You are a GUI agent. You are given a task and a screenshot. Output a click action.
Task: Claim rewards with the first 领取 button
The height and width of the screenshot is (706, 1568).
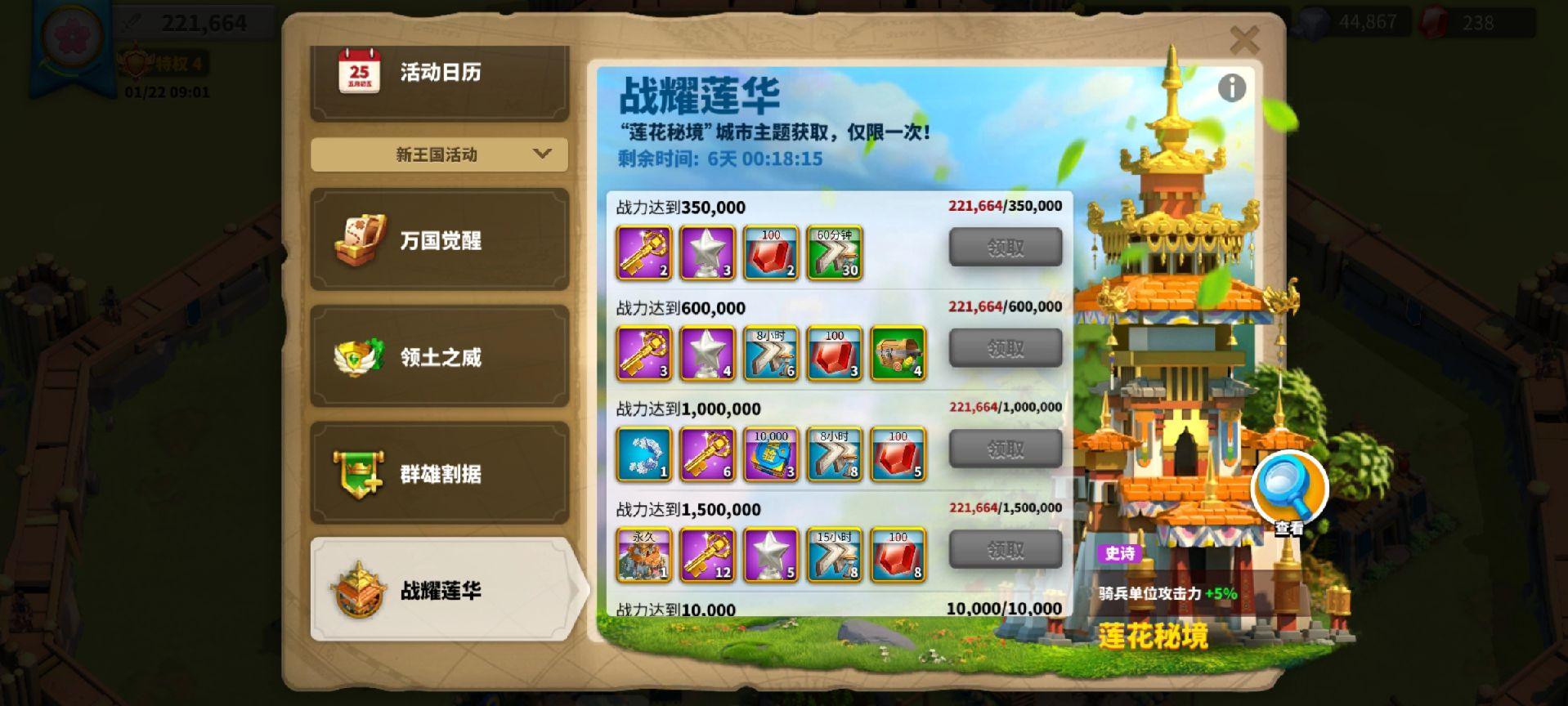pyautogui.click(x=1005, y=247)
